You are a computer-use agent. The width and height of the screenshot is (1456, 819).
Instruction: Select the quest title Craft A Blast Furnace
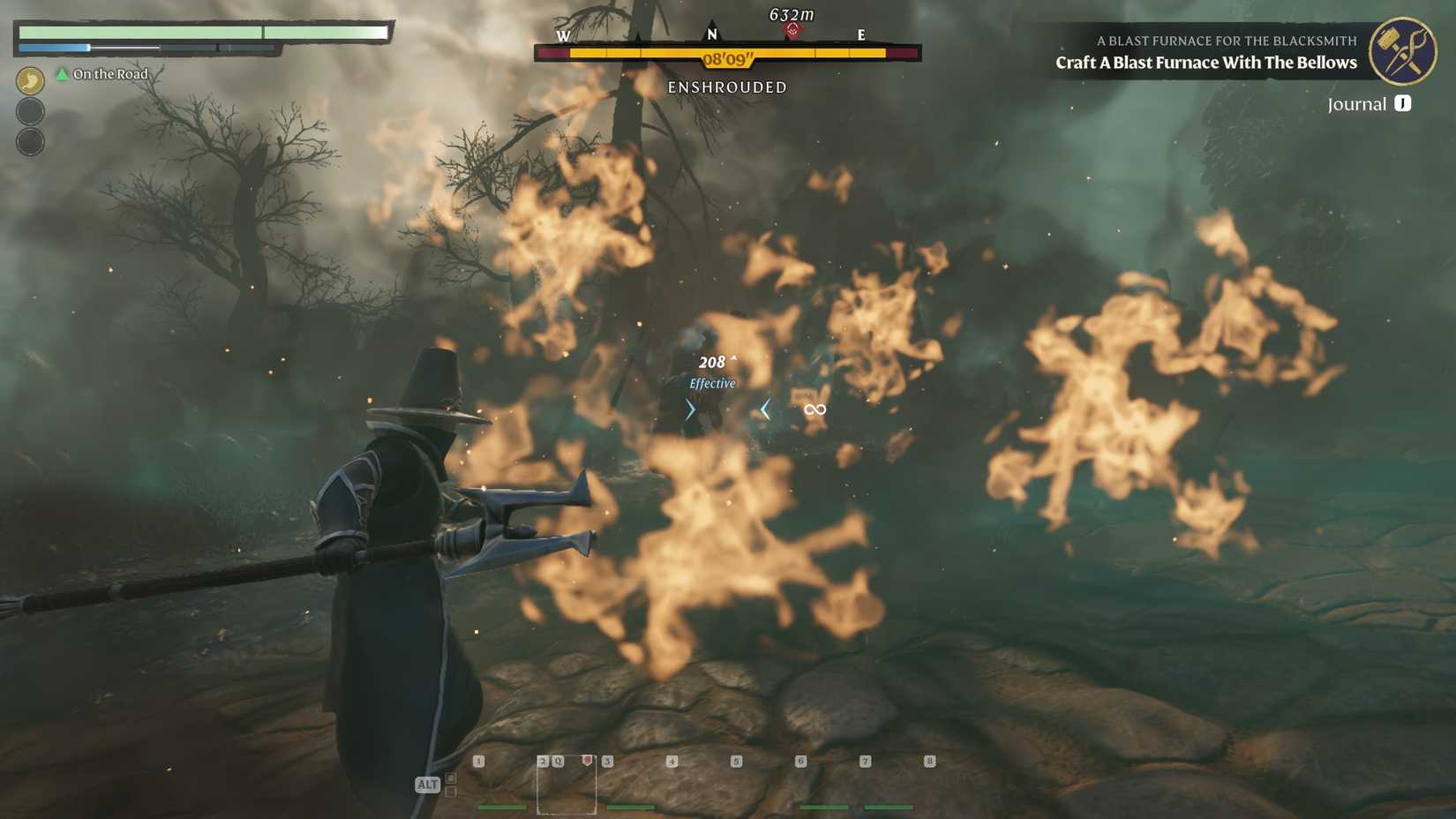click(x=1205, y=63)
